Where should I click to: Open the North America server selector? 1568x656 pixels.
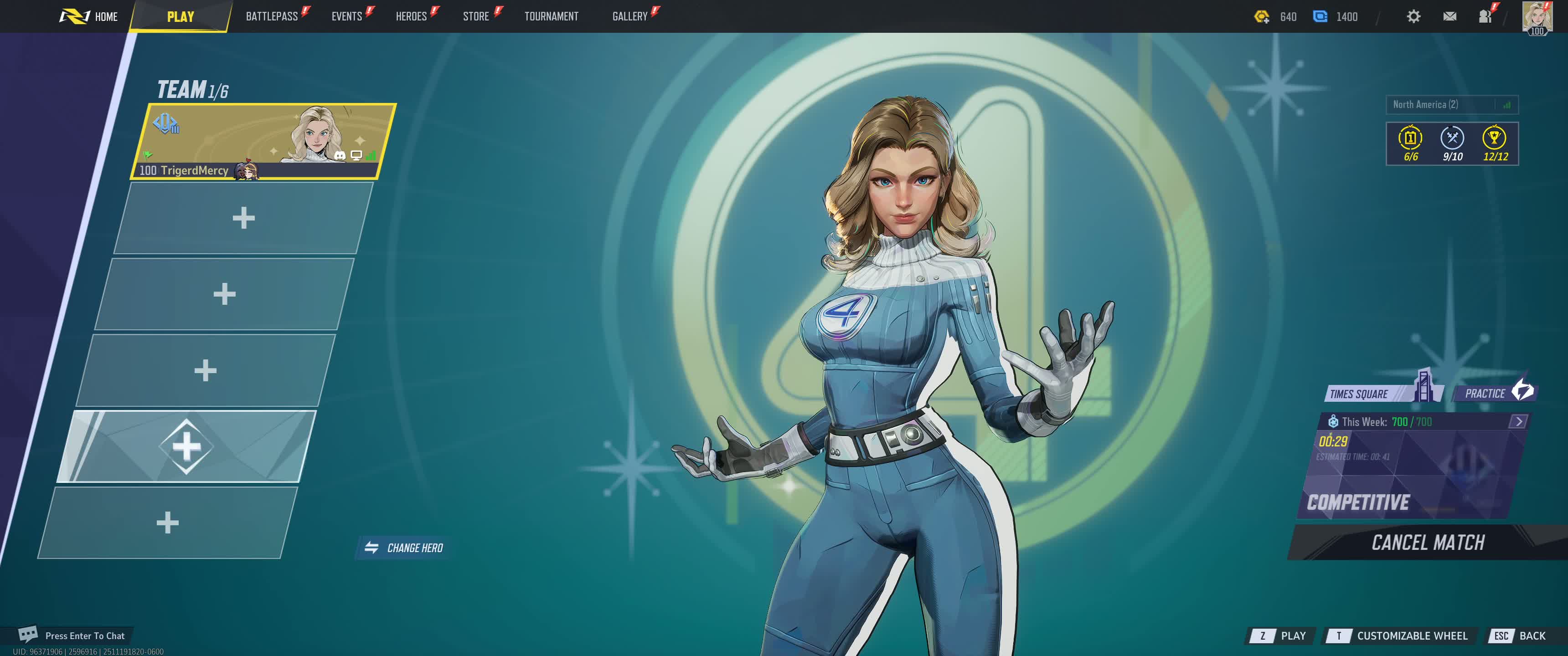pyautogui.click(x=1451, y=105)
